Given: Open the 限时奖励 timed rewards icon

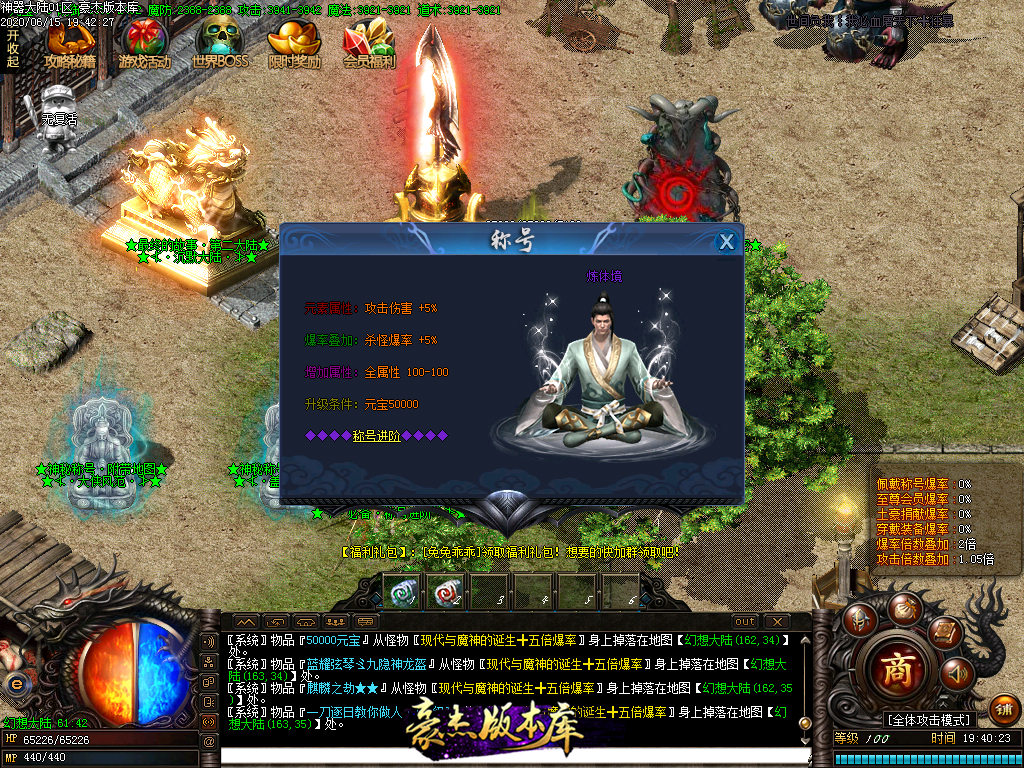Looking at the screenshot, I should [295, 44].
